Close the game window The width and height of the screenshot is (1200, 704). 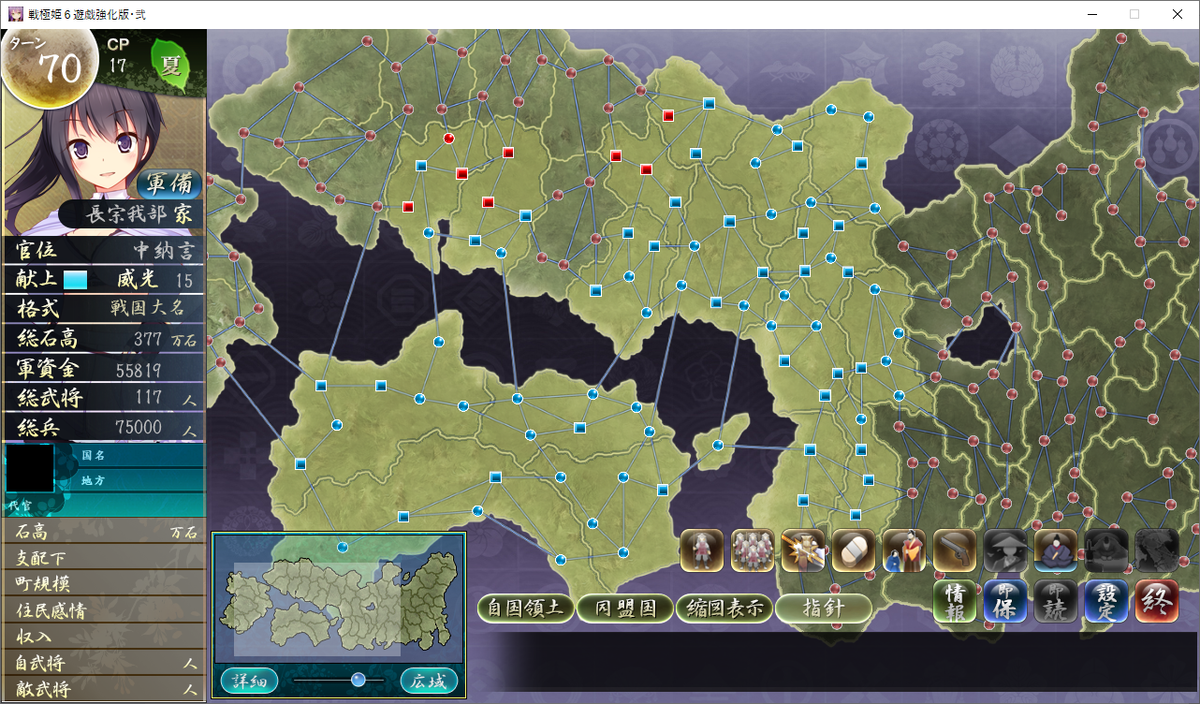coord(1176,14)
